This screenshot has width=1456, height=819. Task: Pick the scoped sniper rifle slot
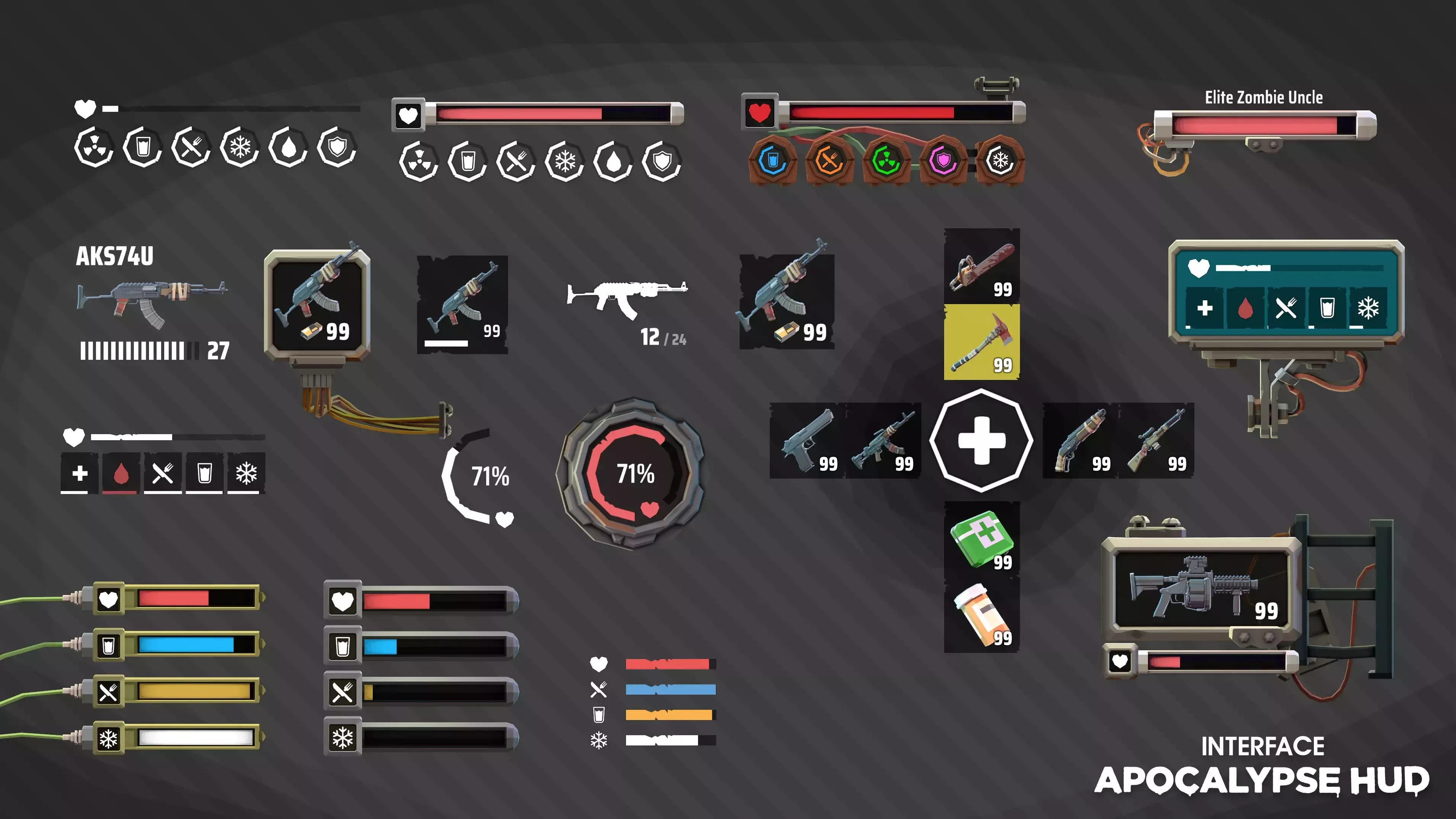point(1156,441)
